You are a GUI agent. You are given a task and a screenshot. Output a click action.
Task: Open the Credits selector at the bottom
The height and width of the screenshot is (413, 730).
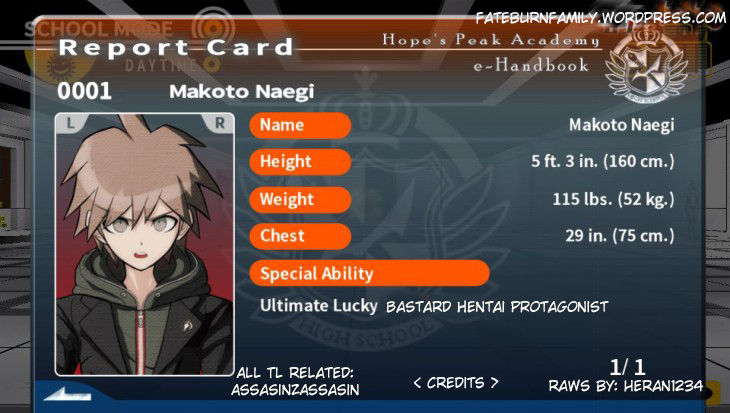point(455,382)
